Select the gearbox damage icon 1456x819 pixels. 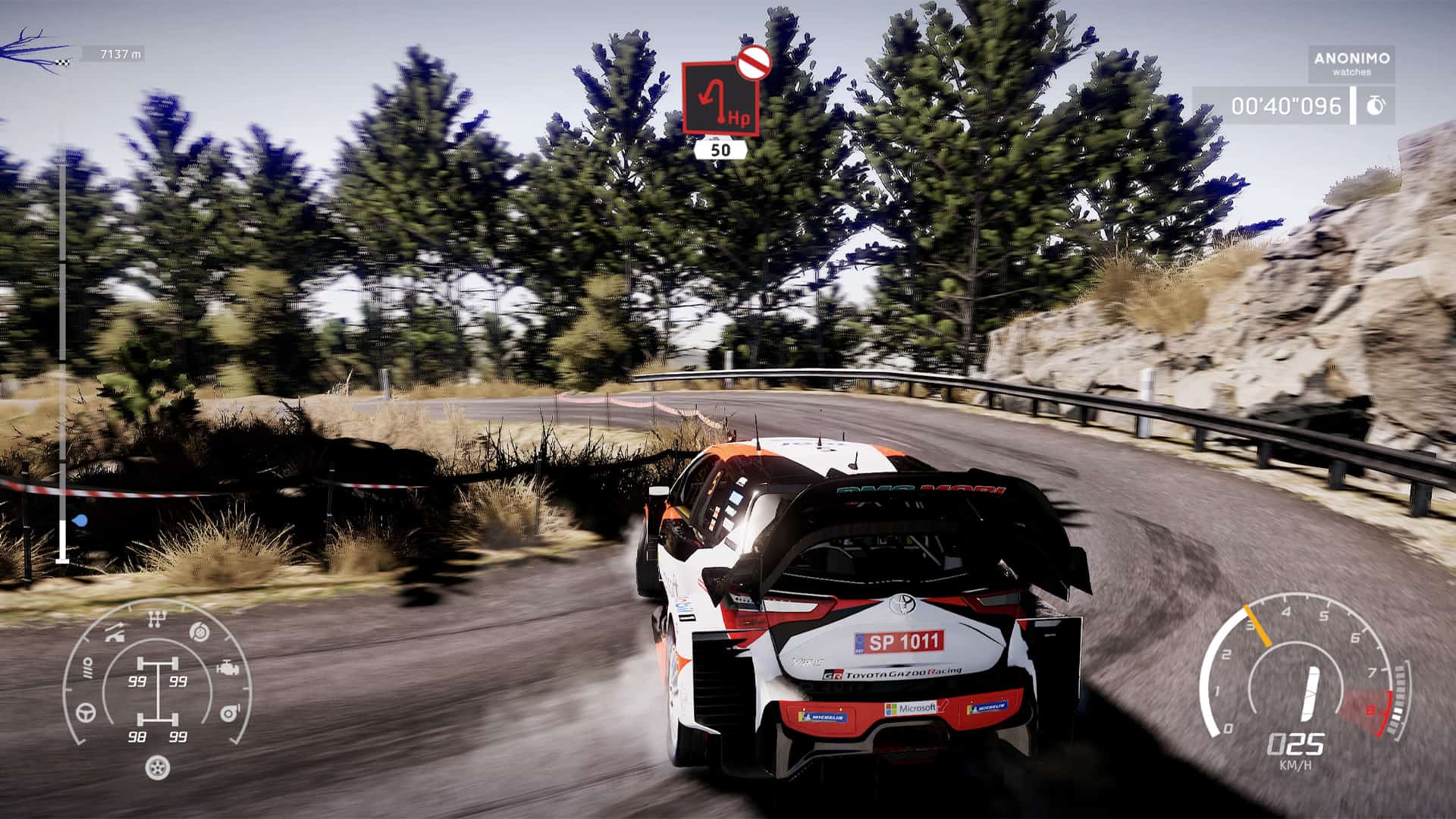pyautogui.click(x=156, y=618)
